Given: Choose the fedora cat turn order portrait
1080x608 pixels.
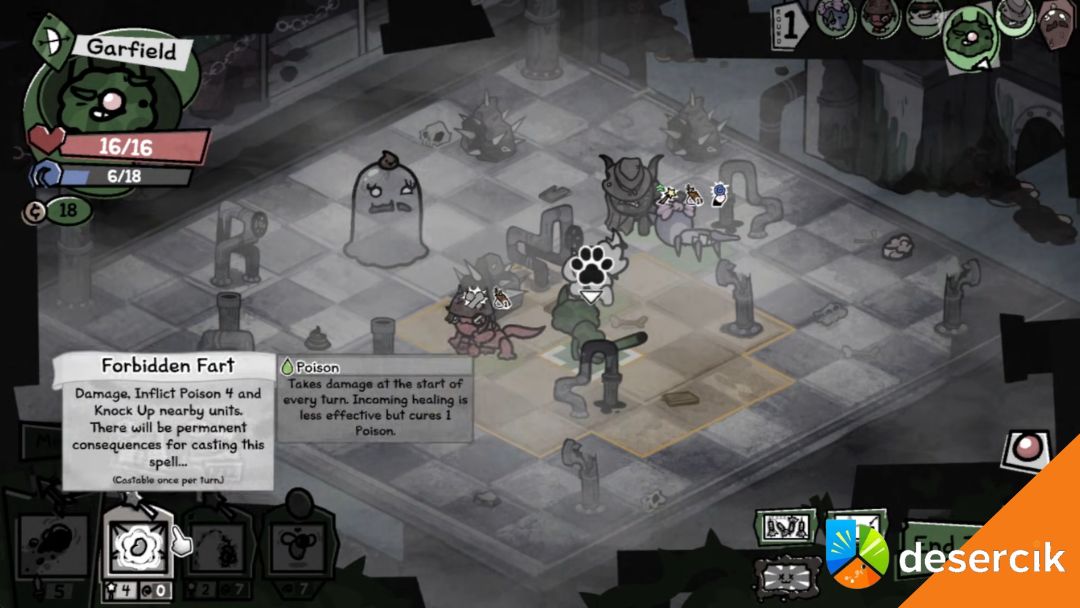Looking at the screenshot, I should 1014,17.
